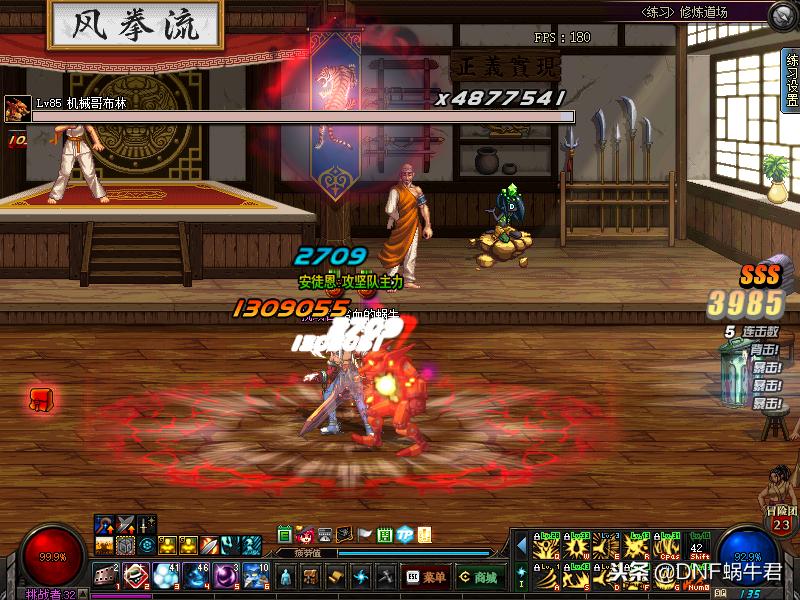Use the film-reel item in hotbar slot 1
This screenshot has height=600, width=800.
coord(106,576)
